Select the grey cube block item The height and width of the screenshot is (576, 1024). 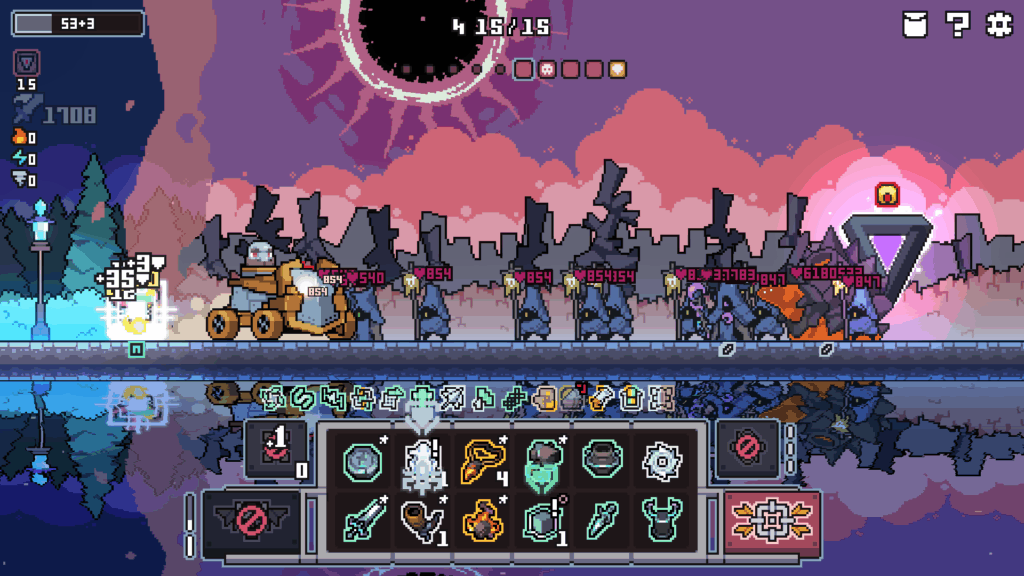click(541, 521)
